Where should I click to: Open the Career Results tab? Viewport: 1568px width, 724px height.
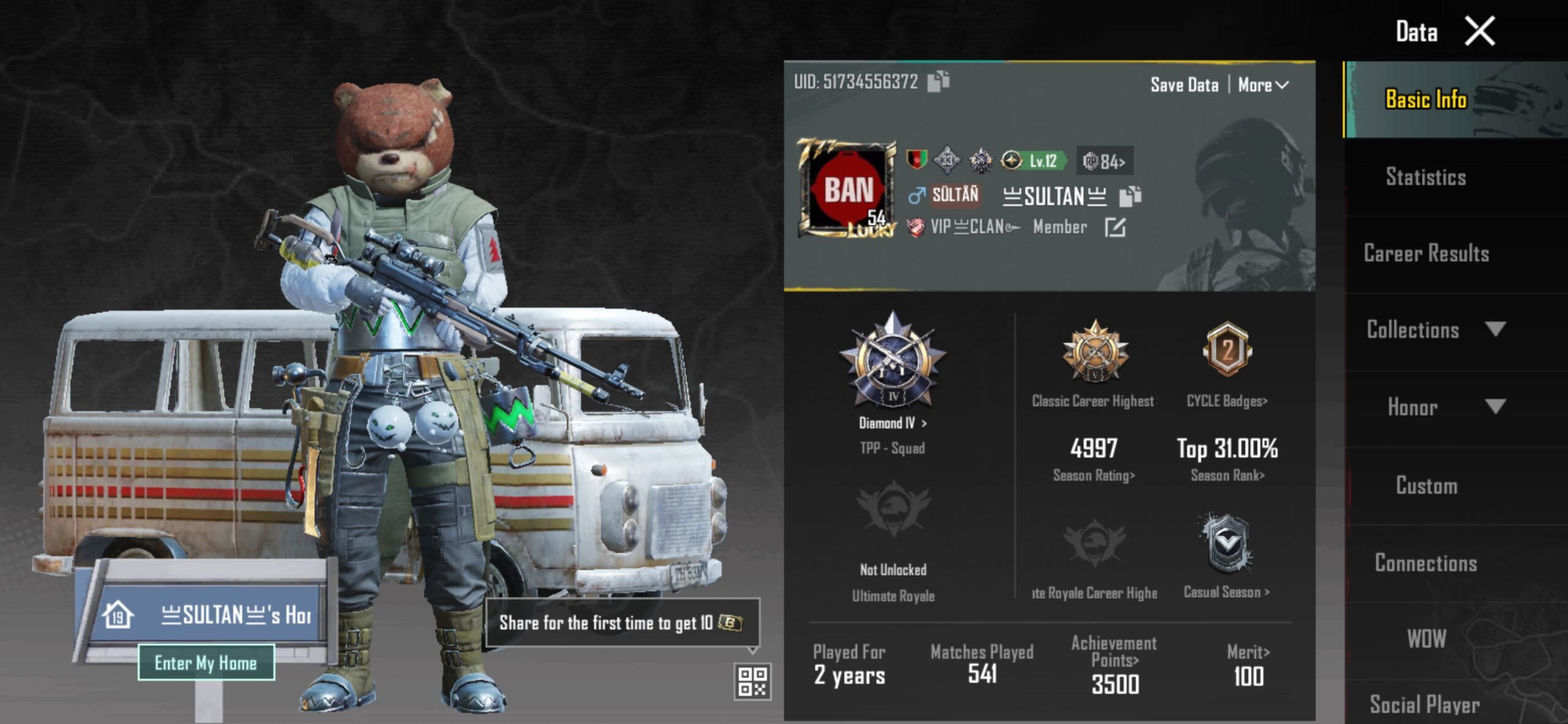pyautogui.click(x=1425, y=254)
